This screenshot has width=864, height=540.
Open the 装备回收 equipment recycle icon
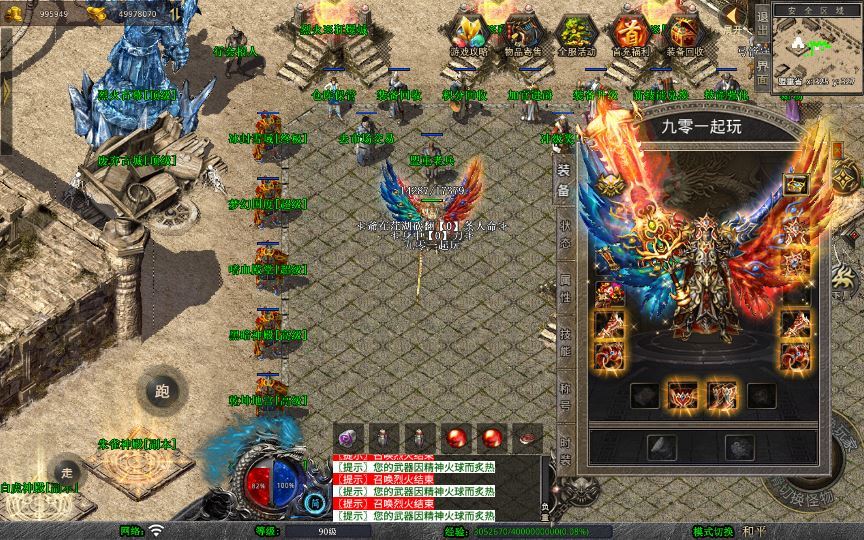tap(685, 33)
